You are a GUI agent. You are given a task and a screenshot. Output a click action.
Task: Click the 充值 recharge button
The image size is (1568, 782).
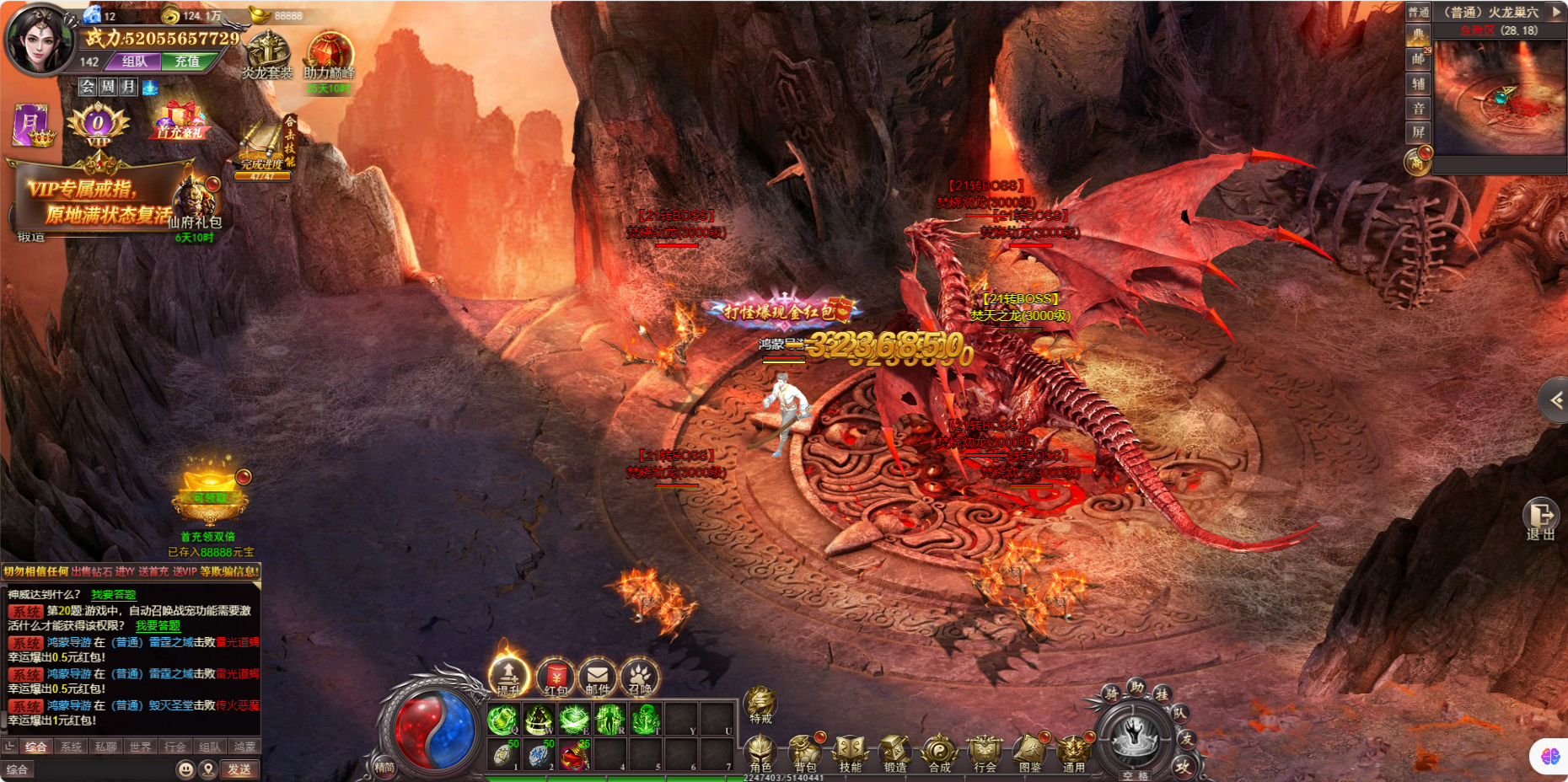(x=187, y=62)
